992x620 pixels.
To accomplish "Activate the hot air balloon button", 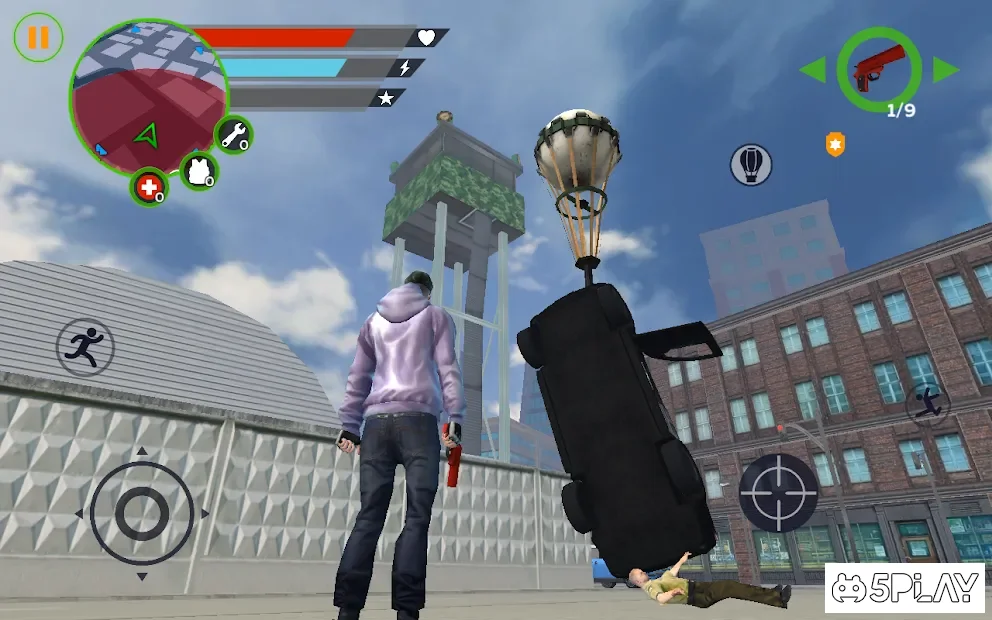I will (x=751, y=164).
